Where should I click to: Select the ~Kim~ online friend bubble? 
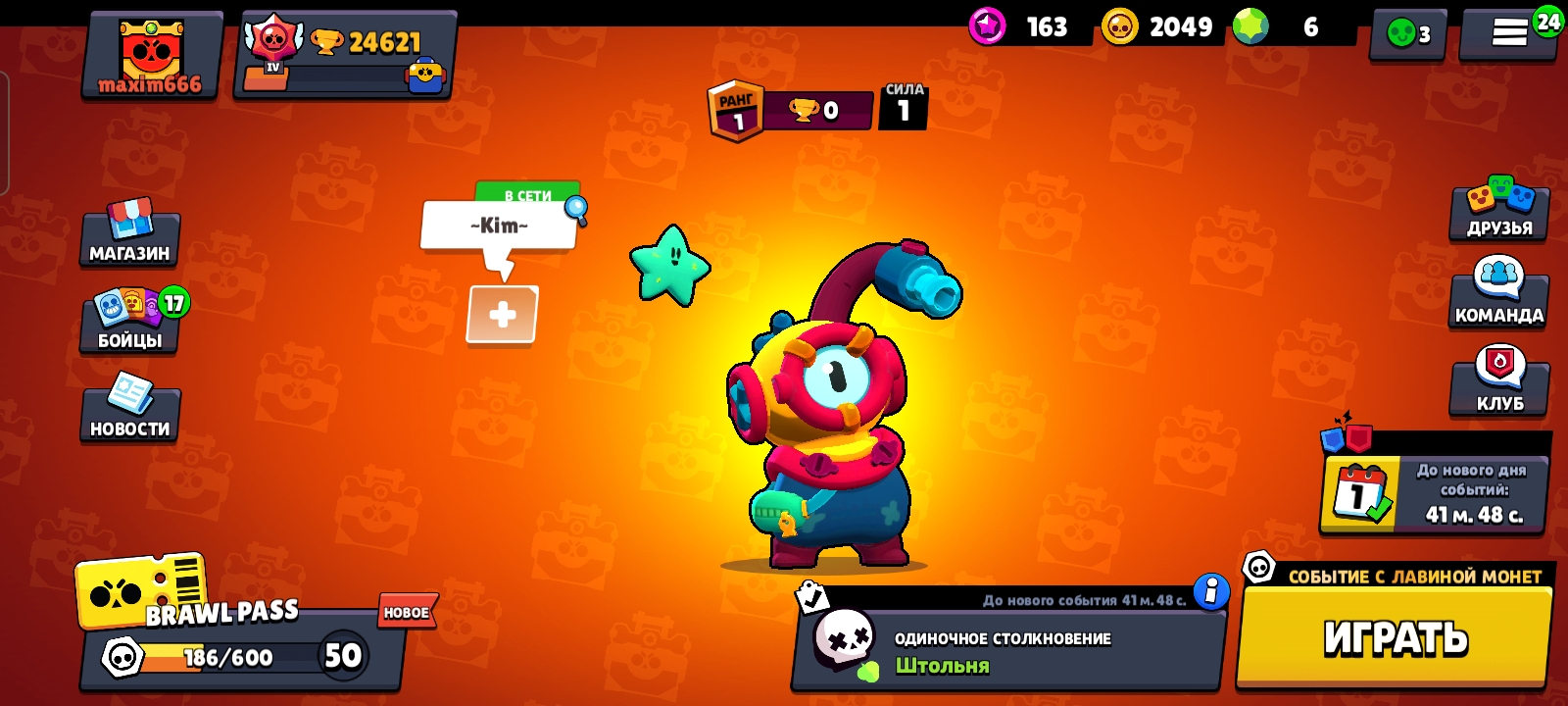click(x=500, y=227)
